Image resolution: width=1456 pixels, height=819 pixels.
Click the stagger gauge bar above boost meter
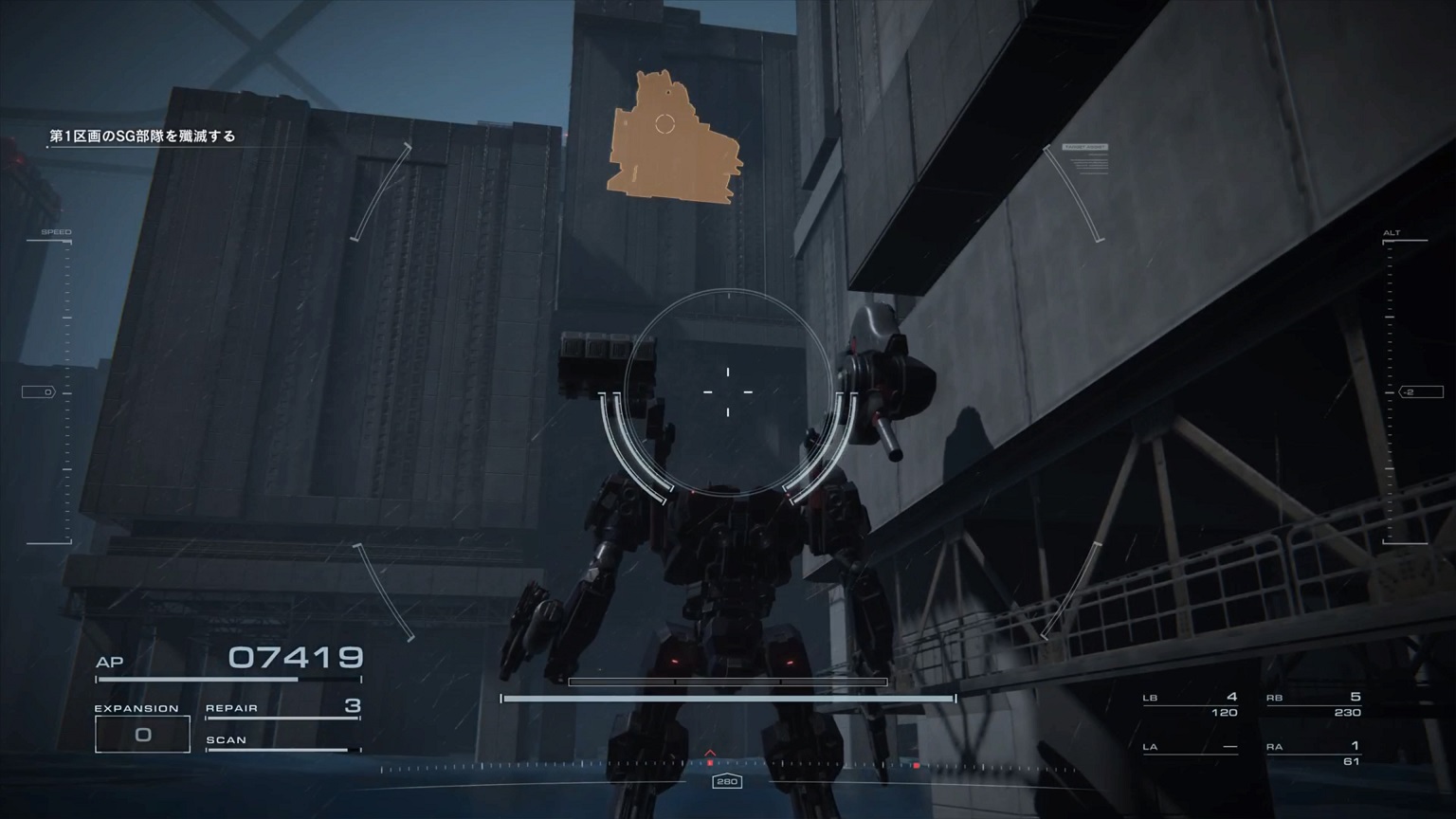click(x=728, y=682)
